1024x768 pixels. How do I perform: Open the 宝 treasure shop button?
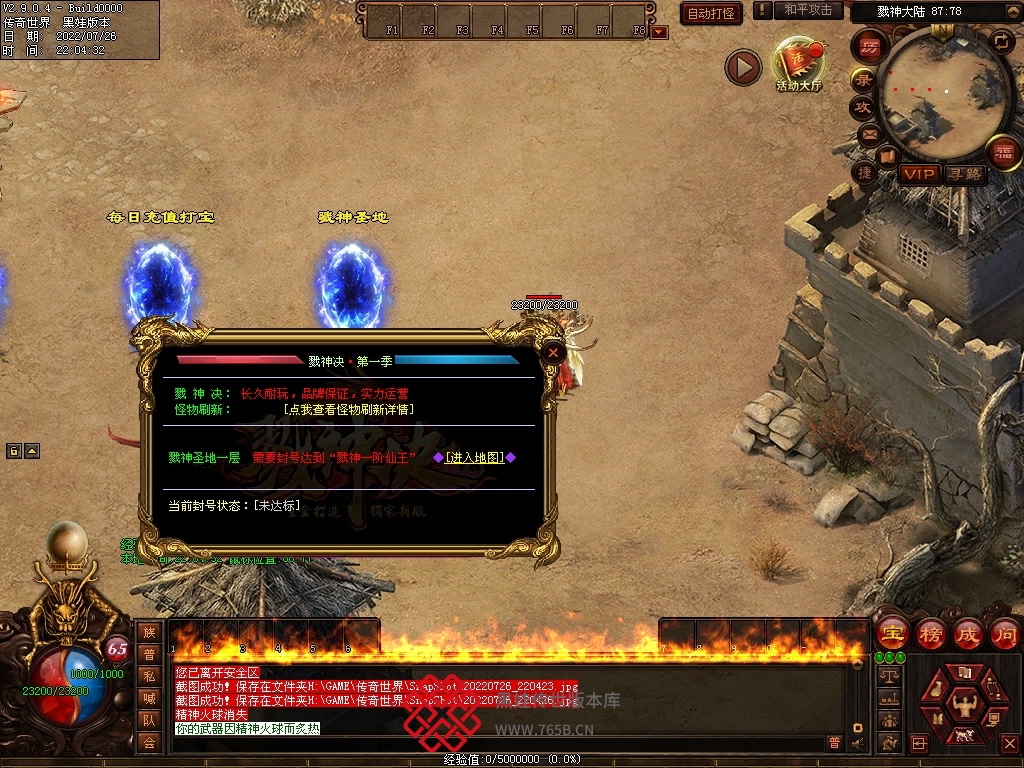(891, 633)
